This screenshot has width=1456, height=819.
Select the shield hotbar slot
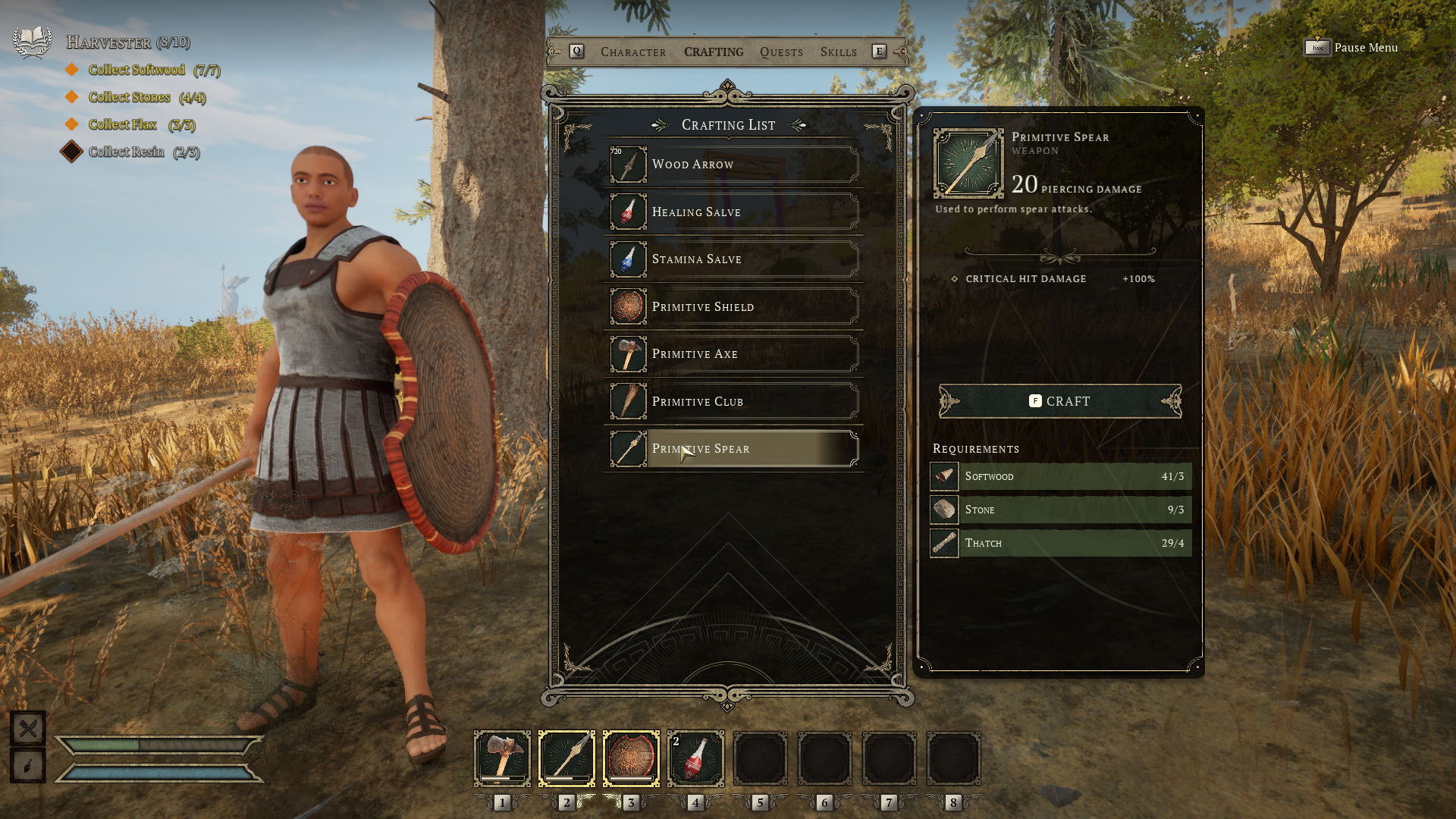631,758
